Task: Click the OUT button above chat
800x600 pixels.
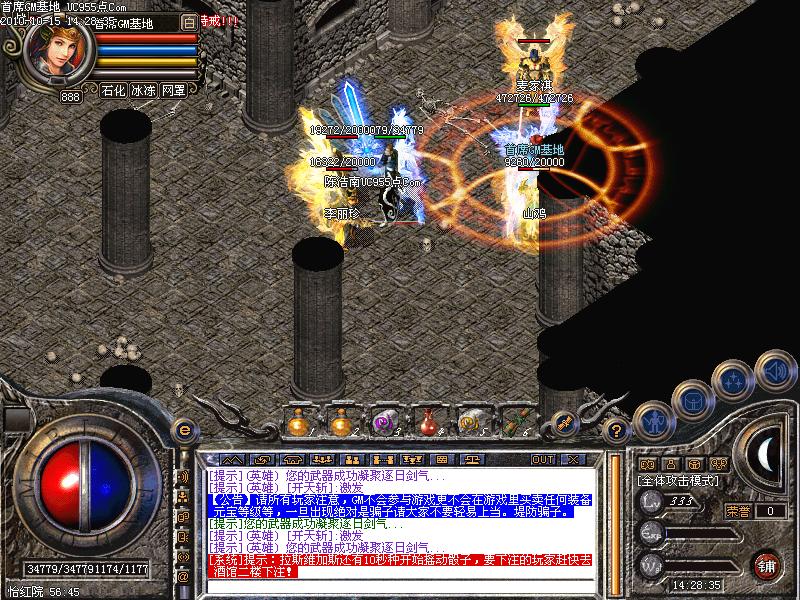Action: point(542,459)
